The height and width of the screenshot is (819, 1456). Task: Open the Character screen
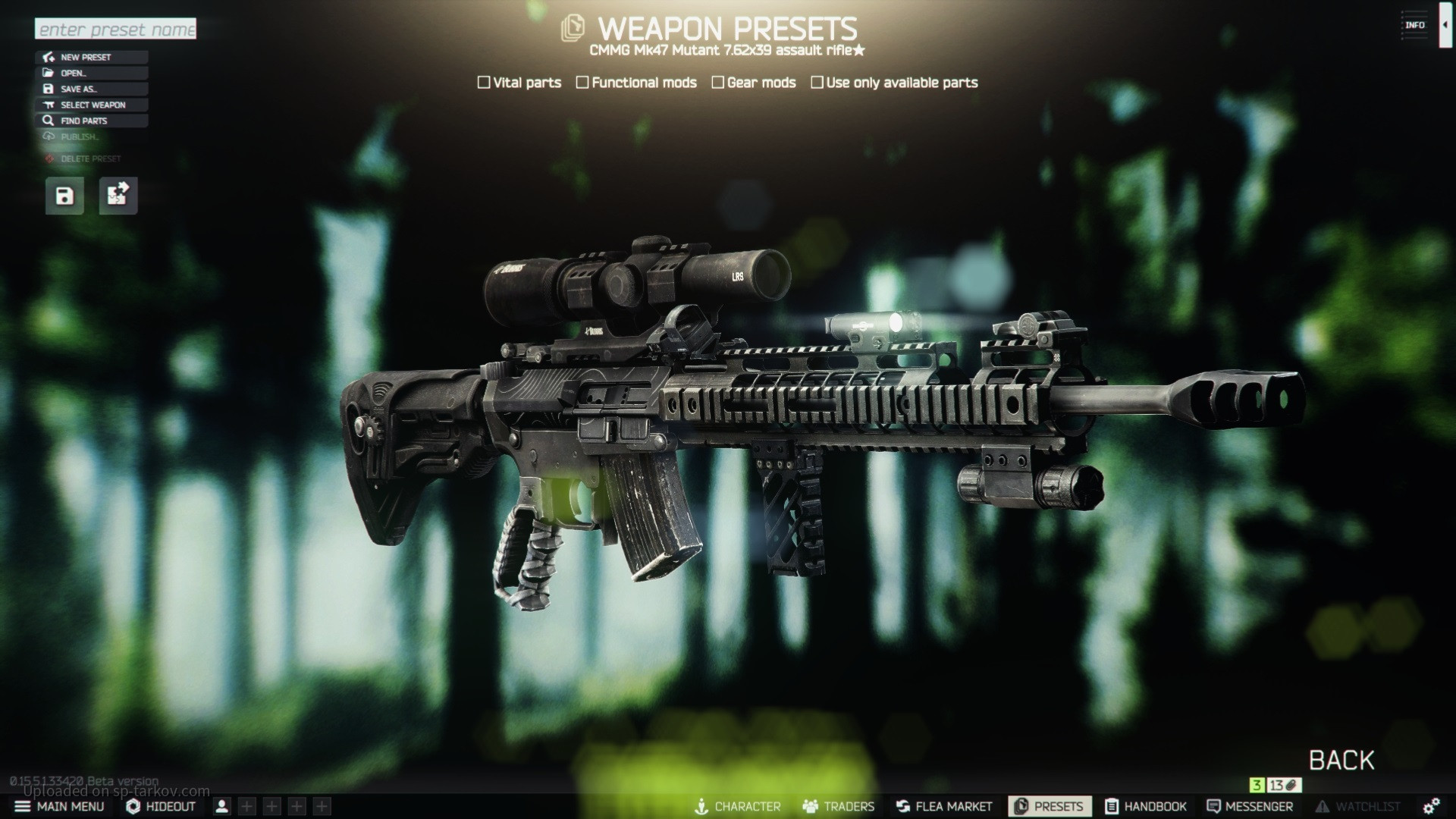[738, 806]
